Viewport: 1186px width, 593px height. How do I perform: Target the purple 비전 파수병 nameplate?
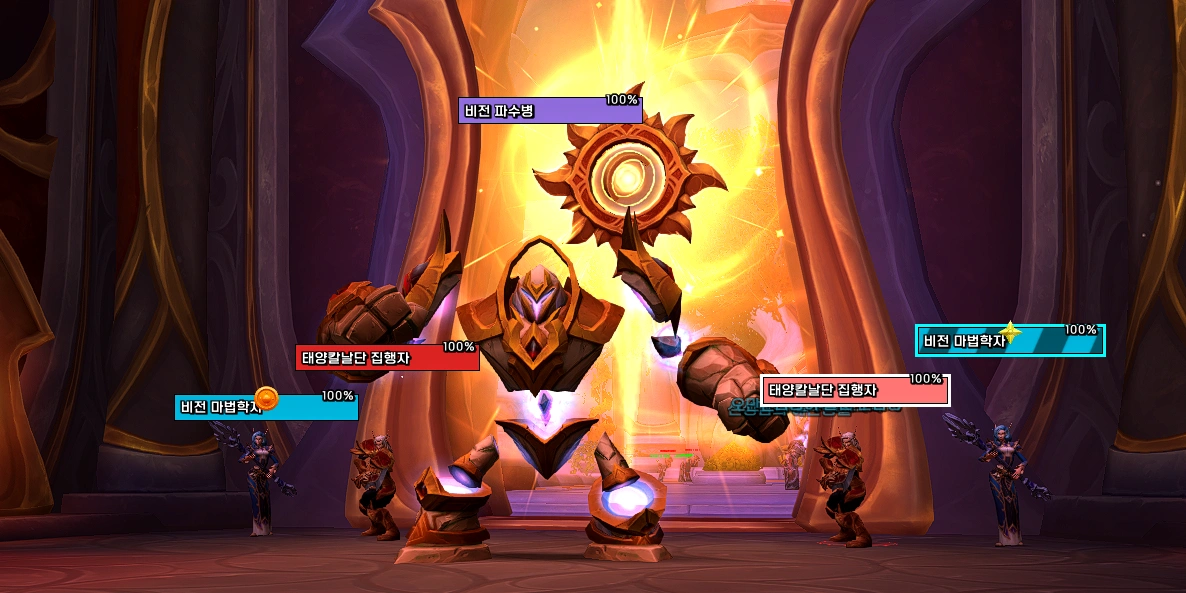click(x=550, y=111)
